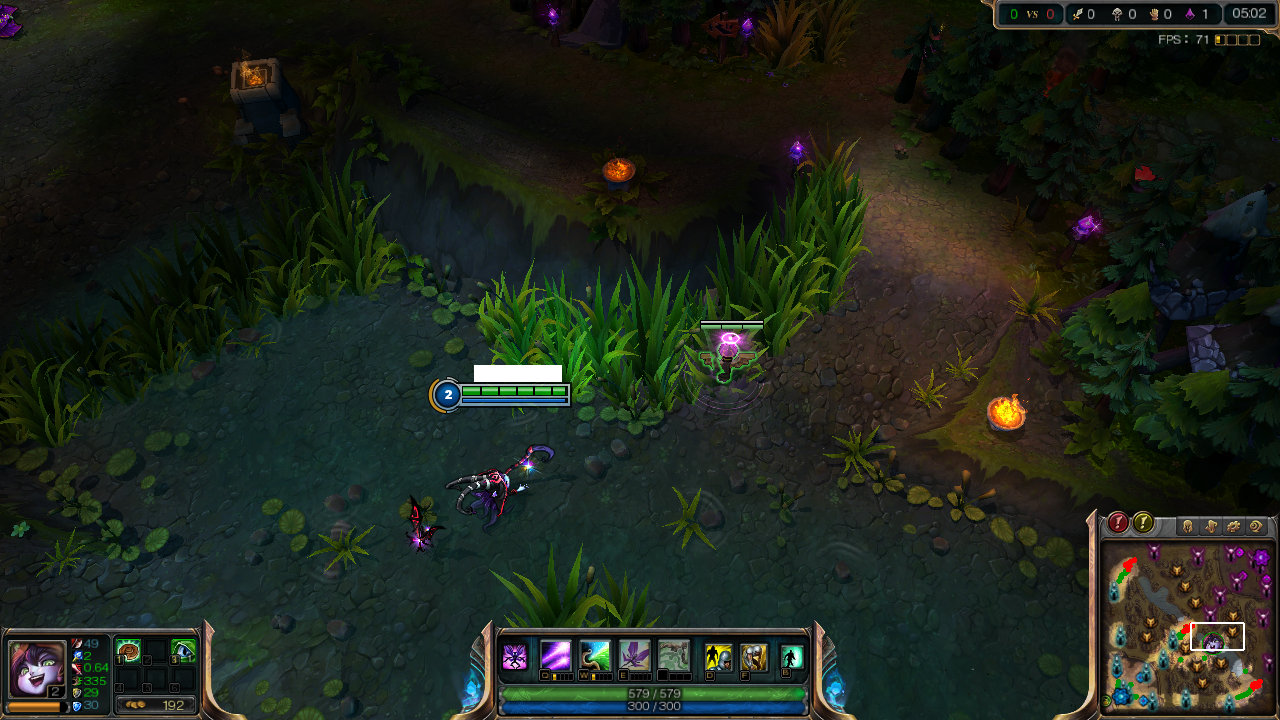Trigger the summoner spell on the F key
The image size is (1280, 720).
[754, 657]
